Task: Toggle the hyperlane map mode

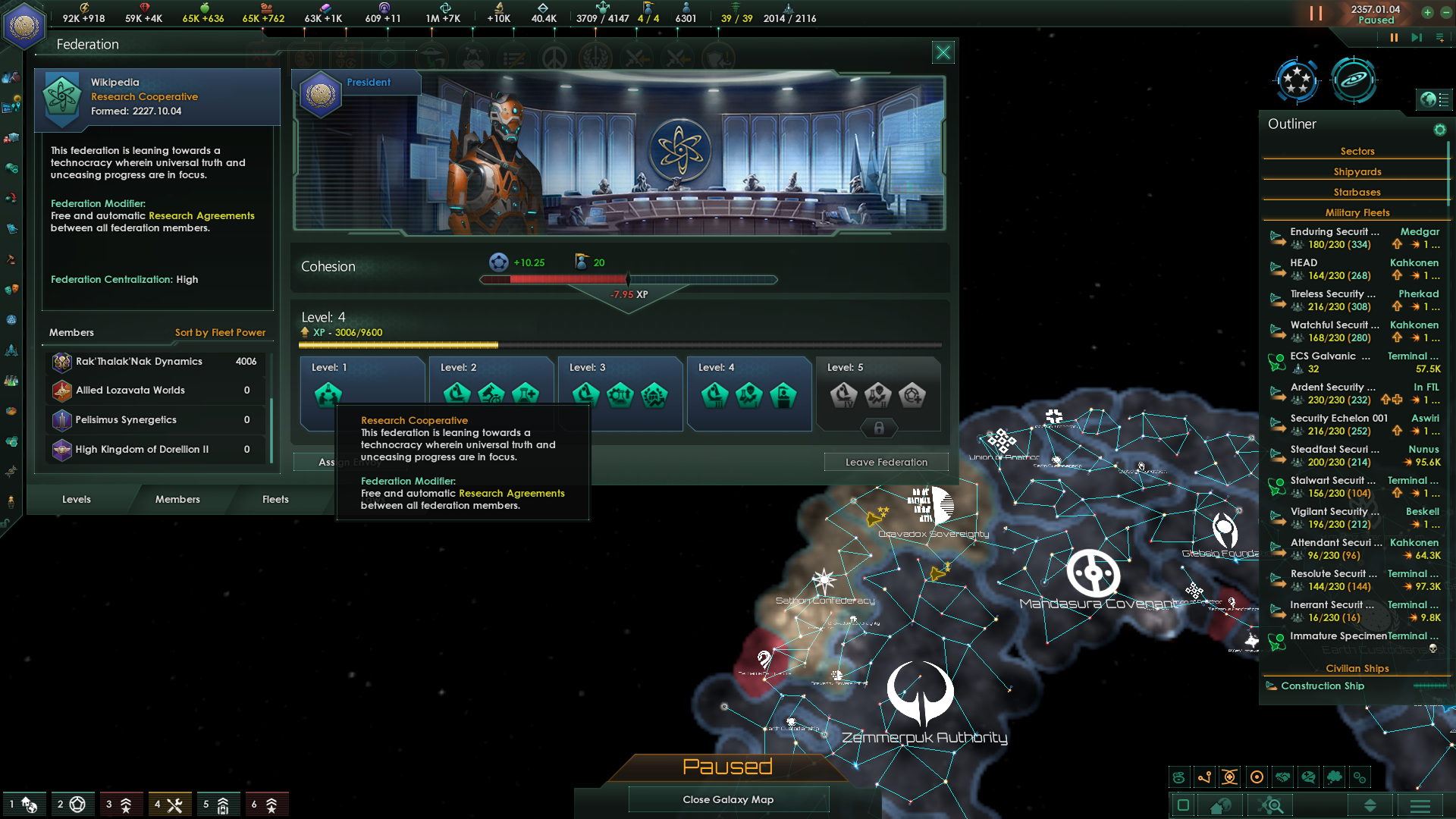Action: point(1204,777)
